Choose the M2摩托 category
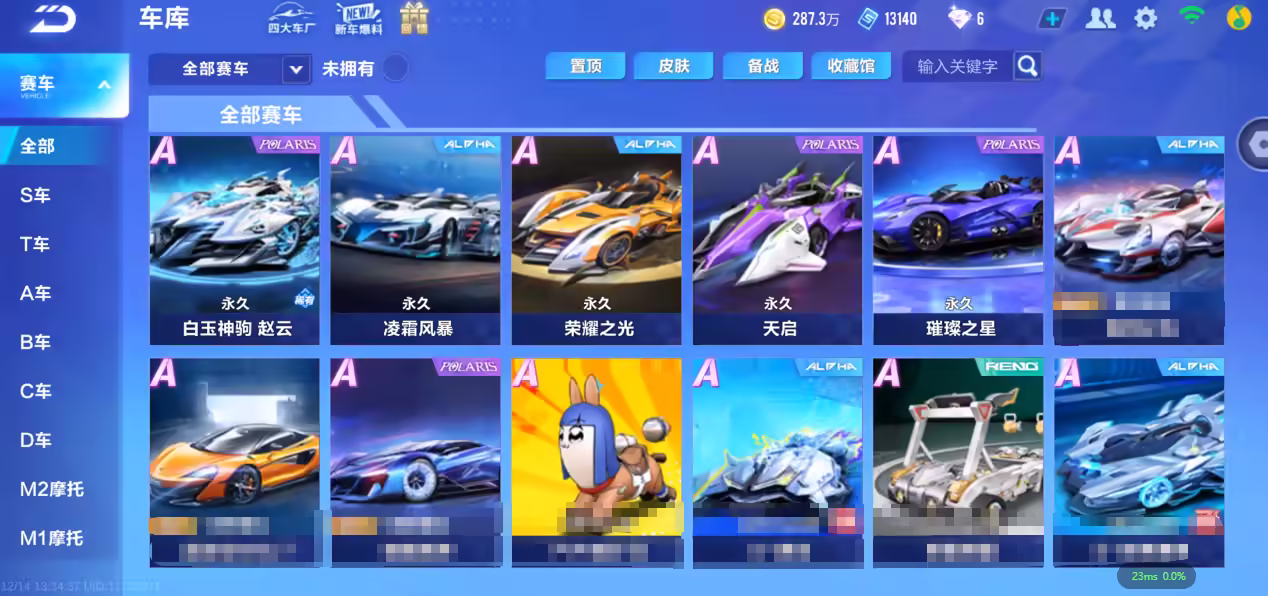1268x596 pixels. [x=52, y=489]
